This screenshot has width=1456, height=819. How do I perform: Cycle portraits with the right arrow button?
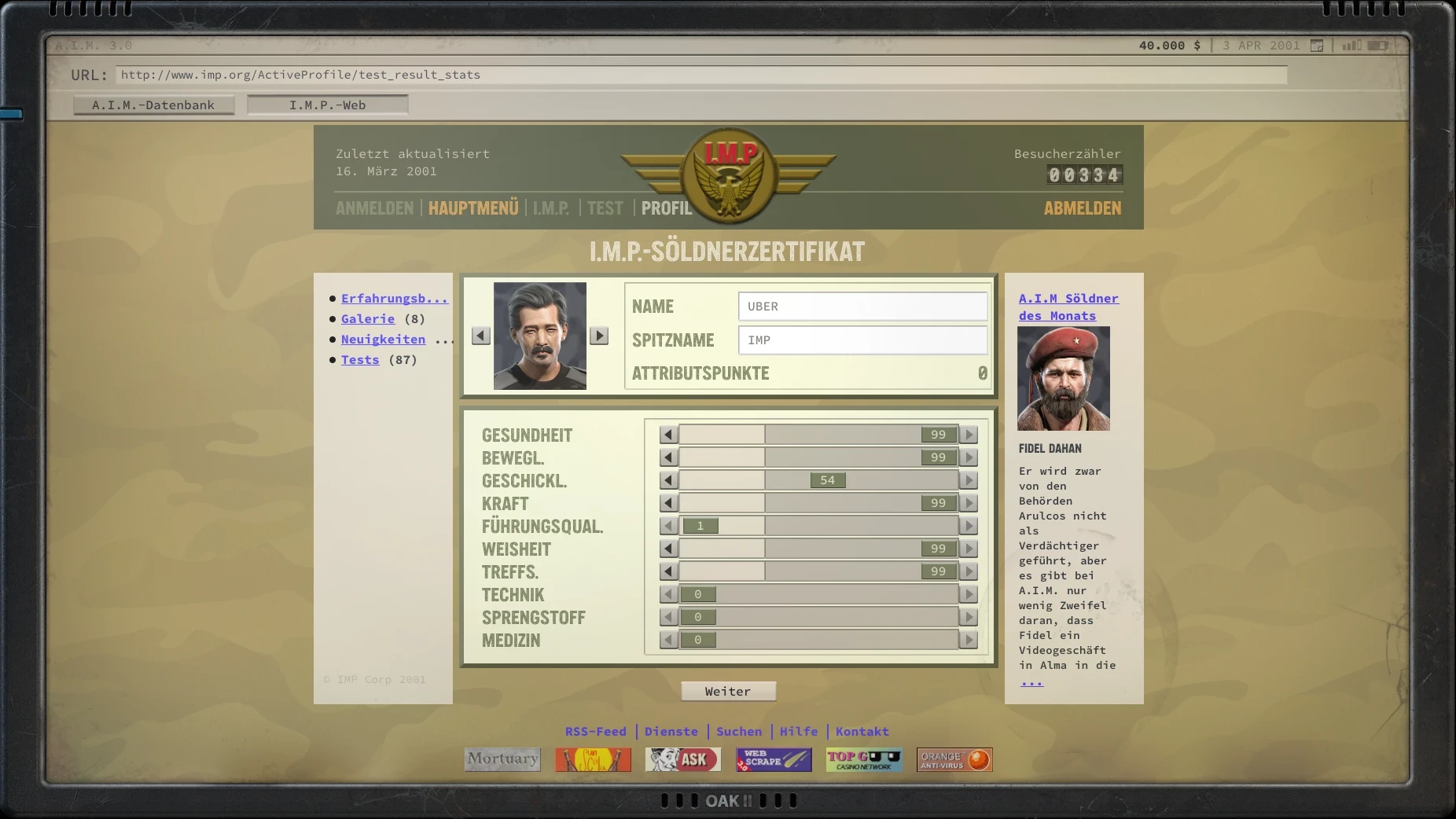coord(600,335)
